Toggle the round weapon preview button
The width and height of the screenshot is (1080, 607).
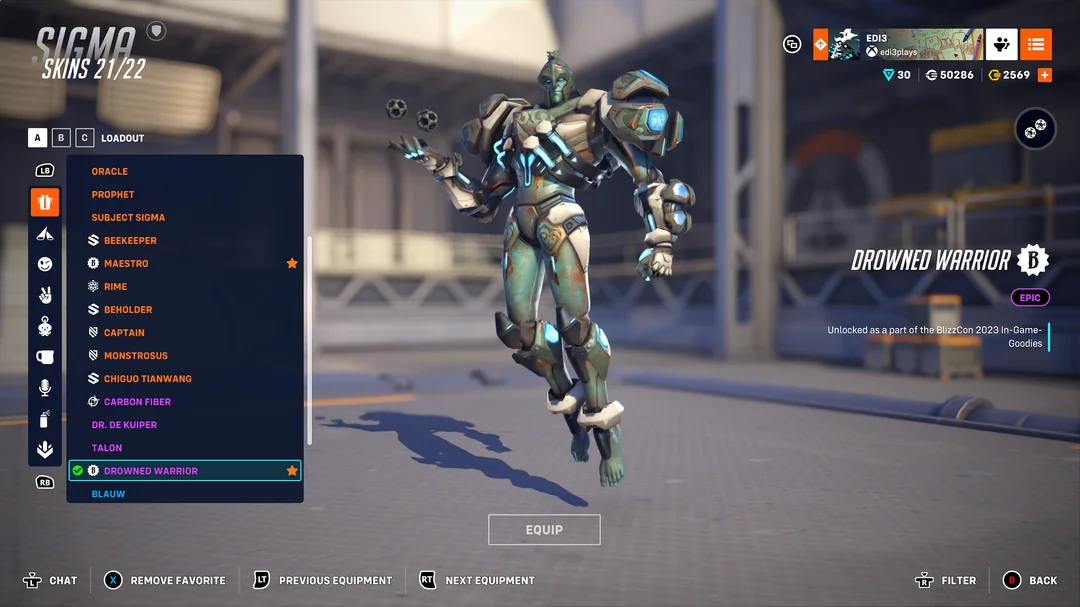(x=1035, y=129)
